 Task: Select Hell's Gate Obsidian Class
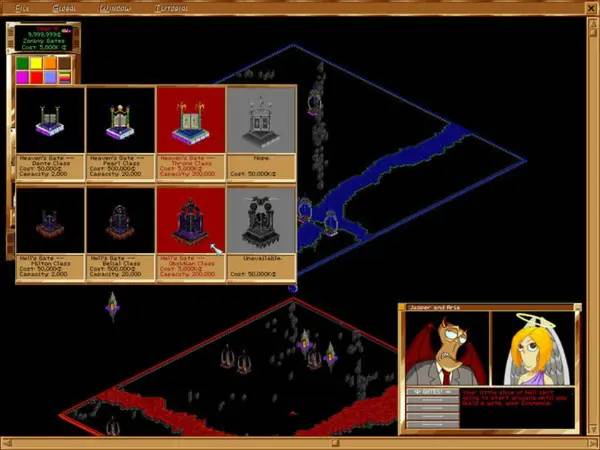[x=191, y=220]
